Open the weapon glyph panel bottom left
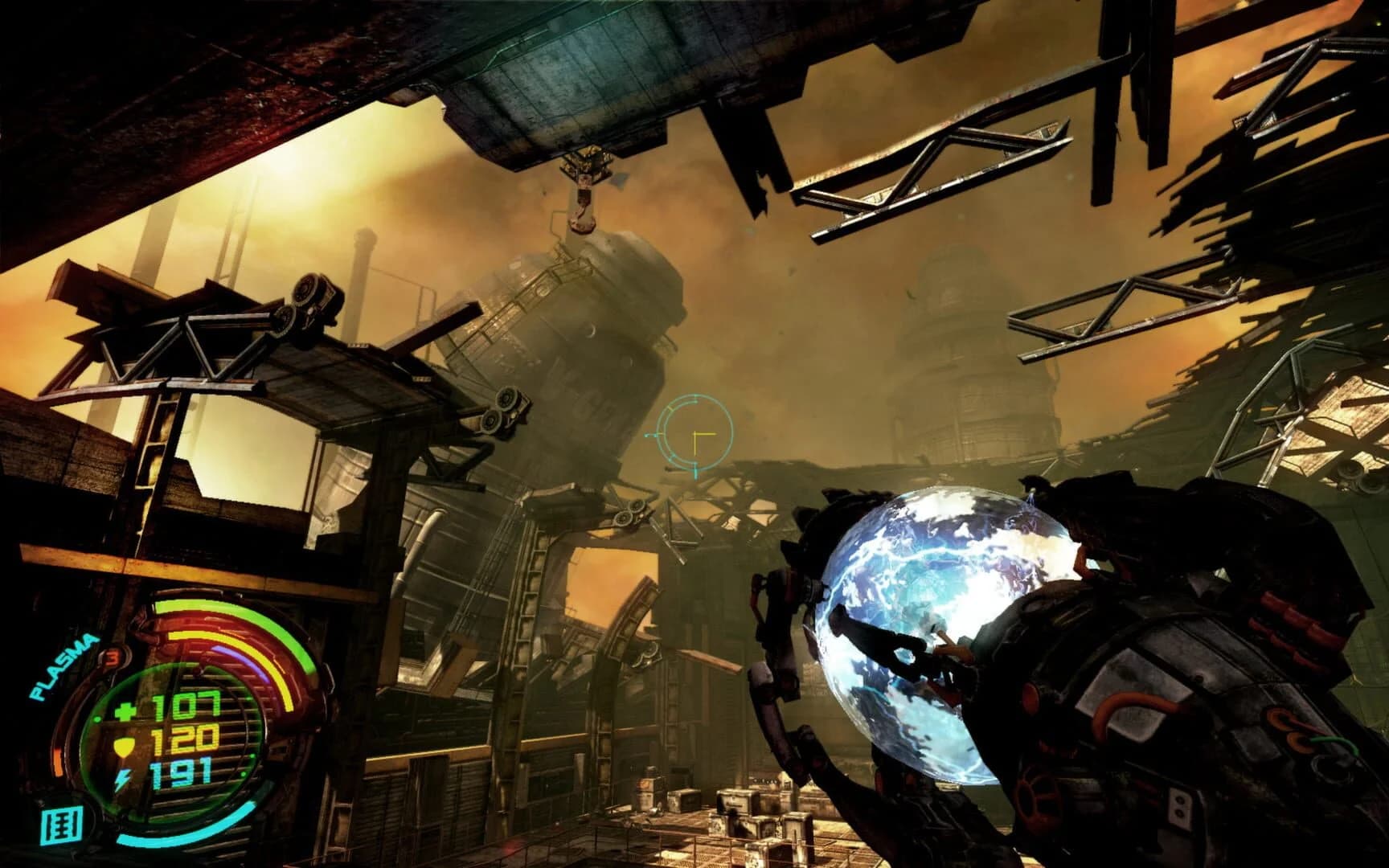The height and width of the screenshot is (868, 1389). coord(62,824)
